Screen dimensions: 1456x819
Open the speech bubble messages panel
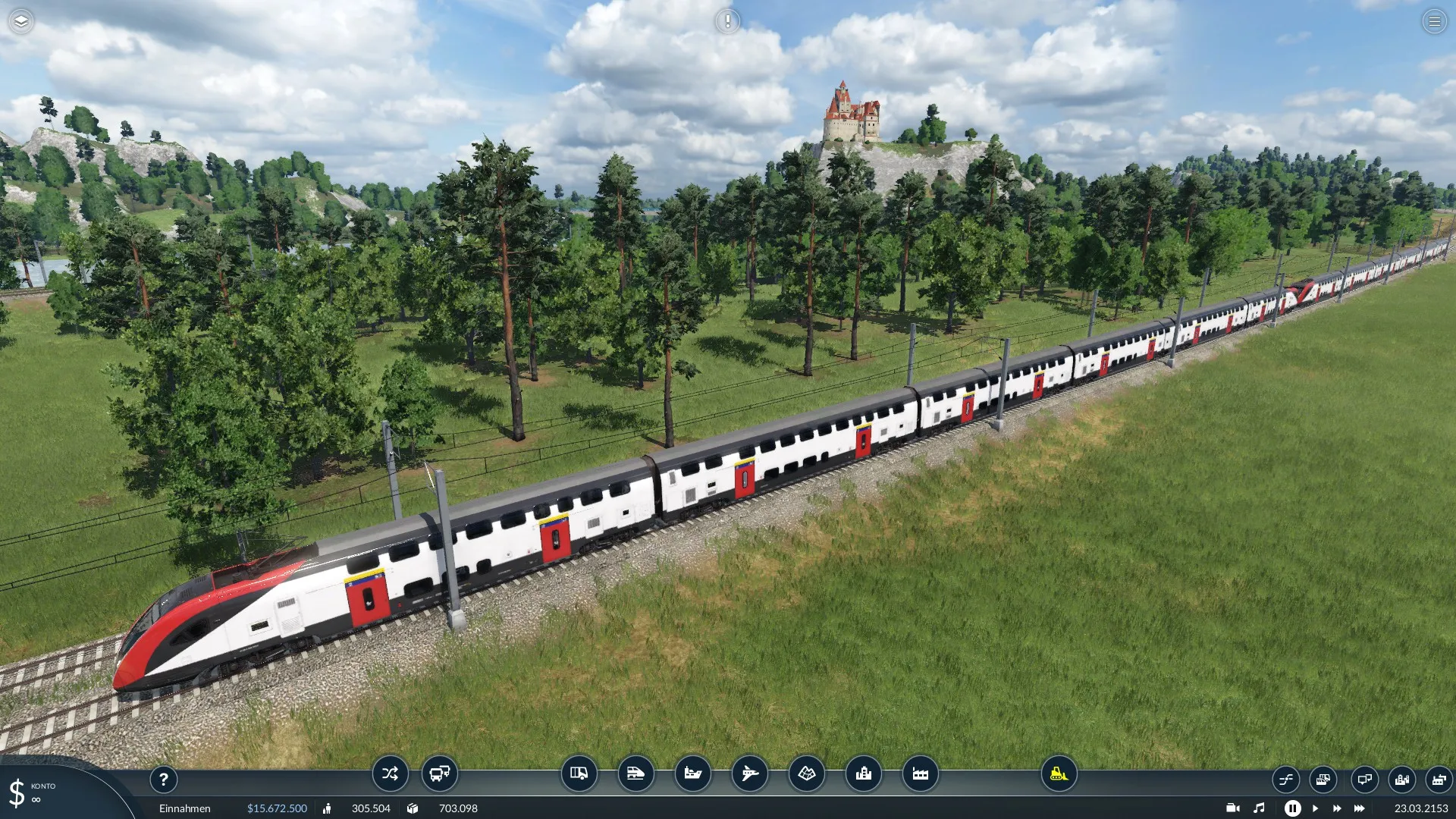click(1364, 780)
